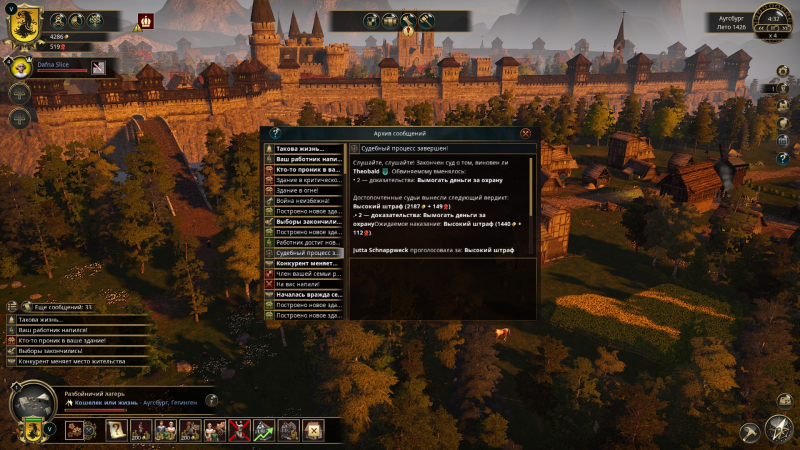Show the 'Не вас напали!' message
This screenshot has height=450, width=800.
point(304,284)
